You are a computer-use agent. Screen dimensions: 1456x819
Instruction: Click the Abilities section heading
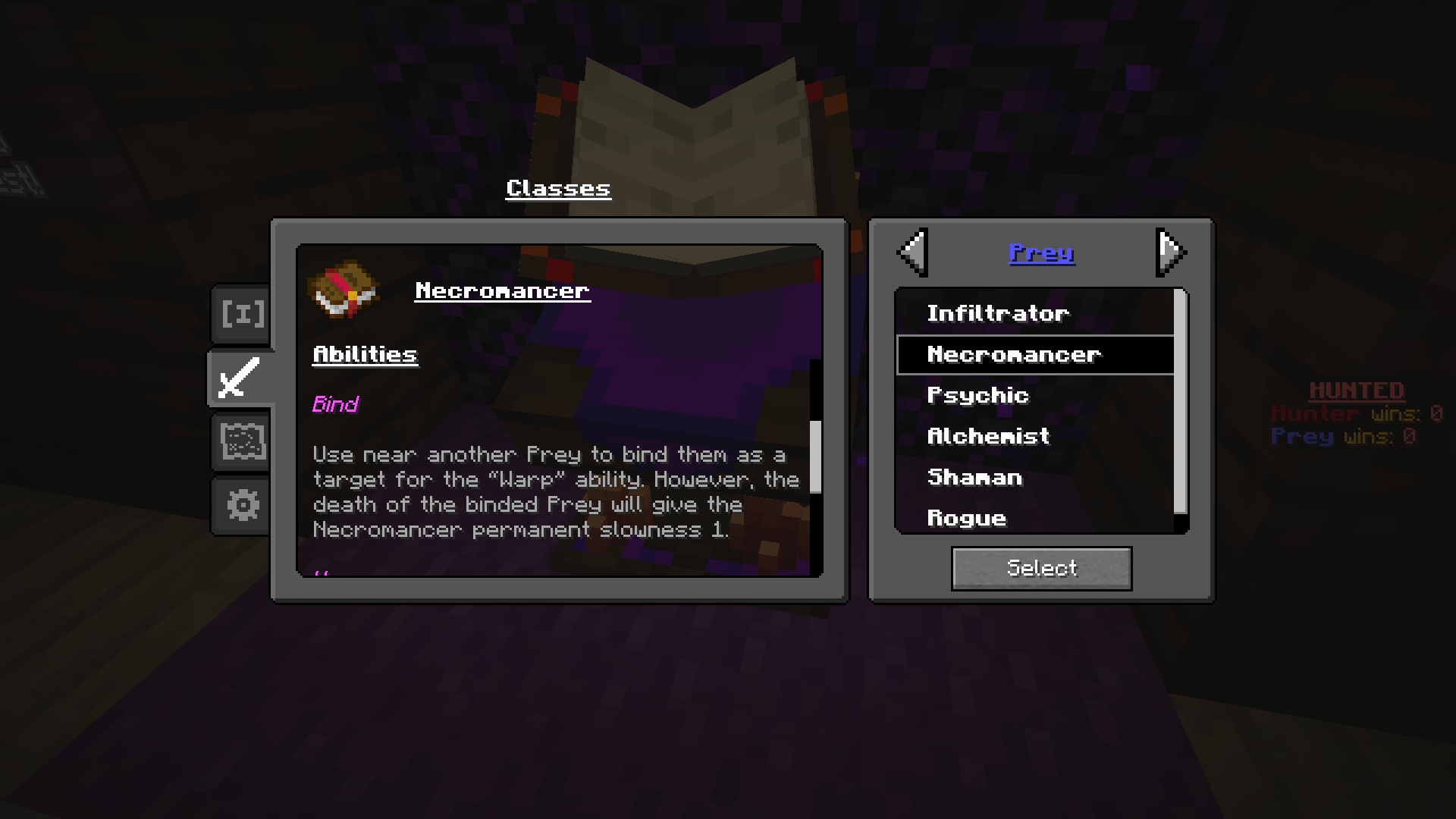coord(365,353)
